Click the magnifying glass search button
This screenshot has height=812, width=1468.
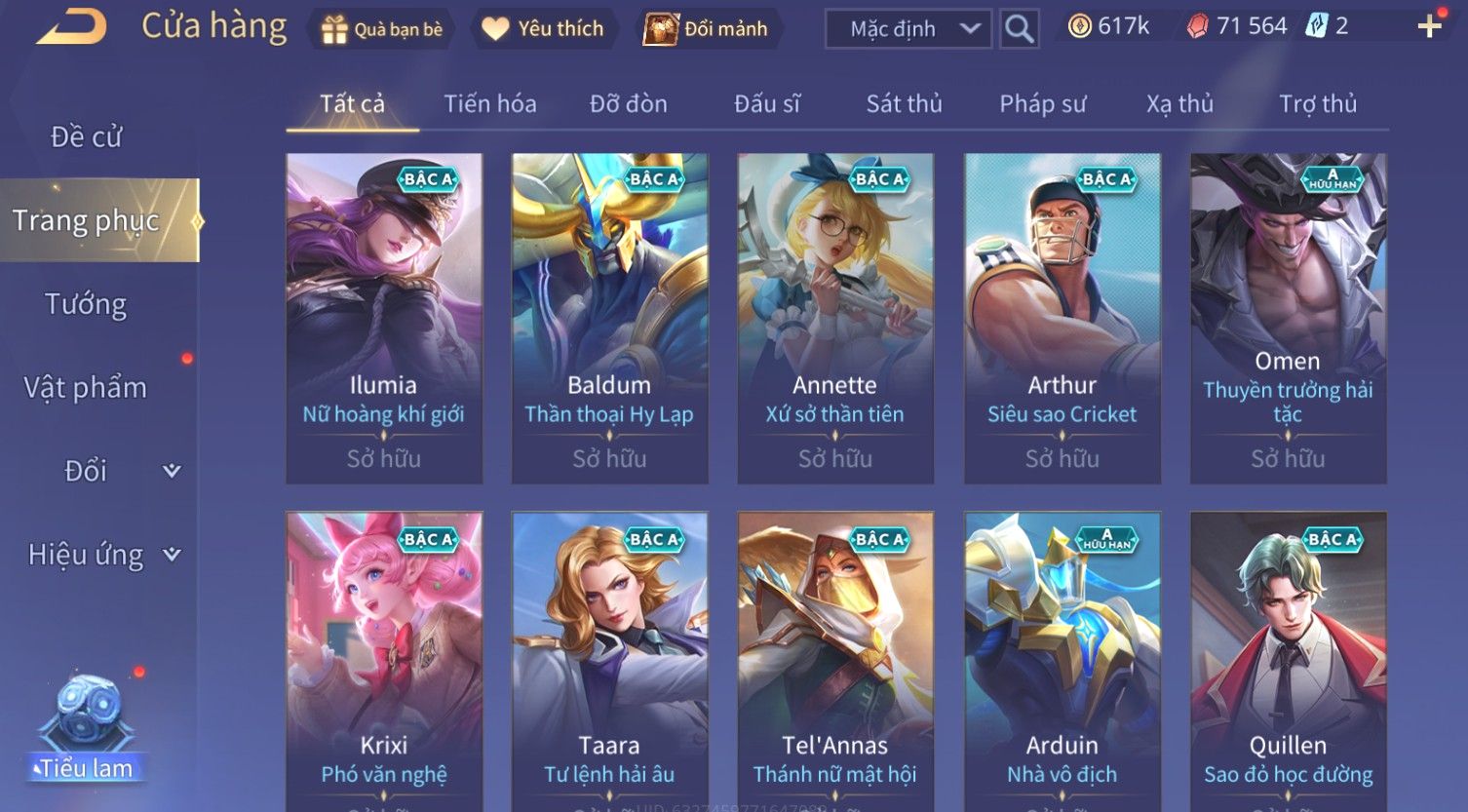[1020, 29]
